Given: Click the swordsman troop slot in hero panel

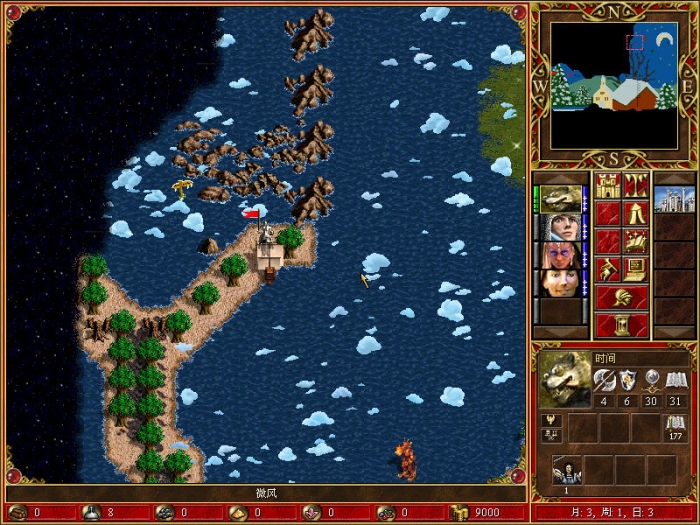Looking at the screenshot, I should click(568, 470).
